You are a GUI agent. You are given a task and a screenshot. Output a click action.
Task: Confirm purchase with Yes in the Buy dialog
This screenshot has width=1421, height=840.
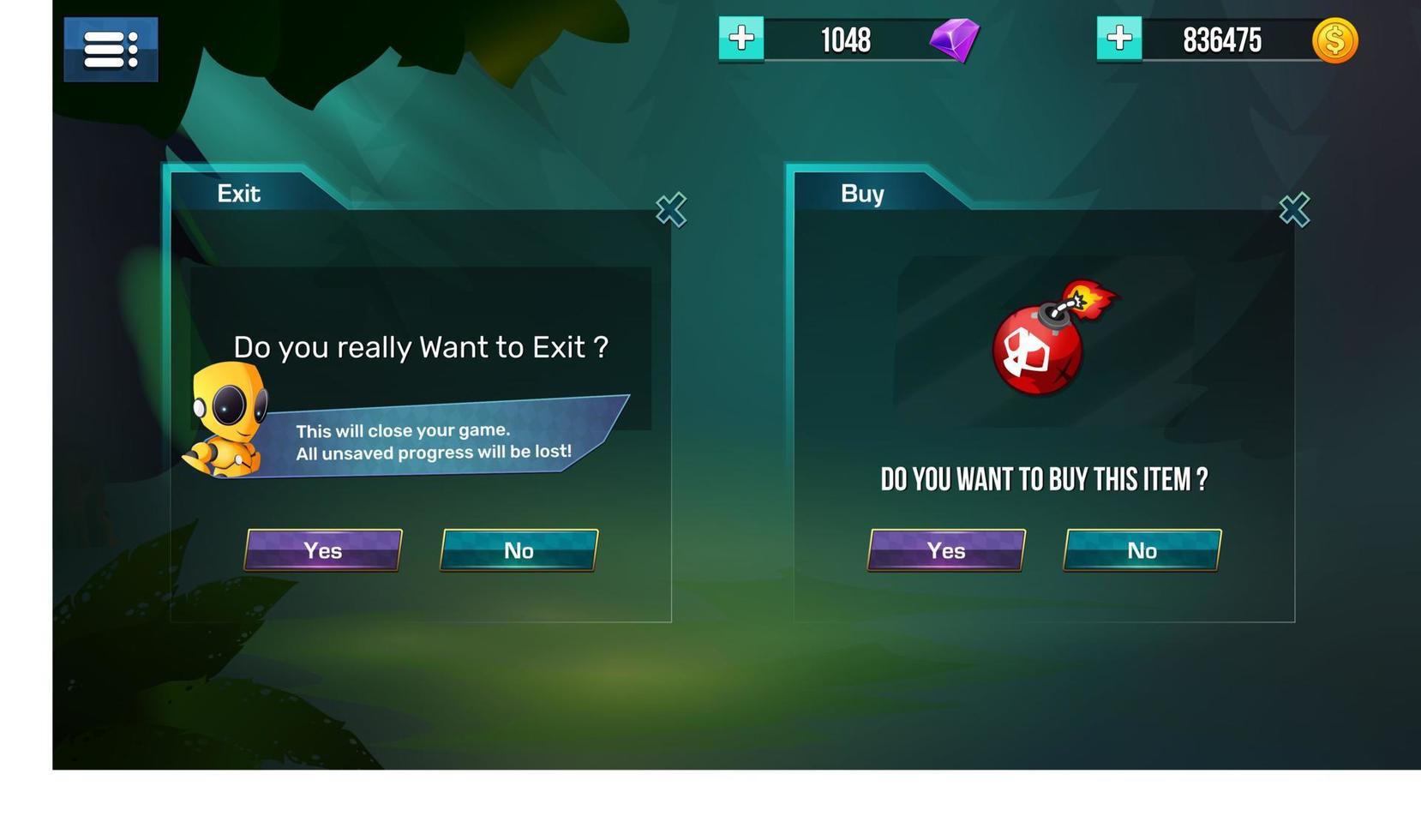(946, 551)
